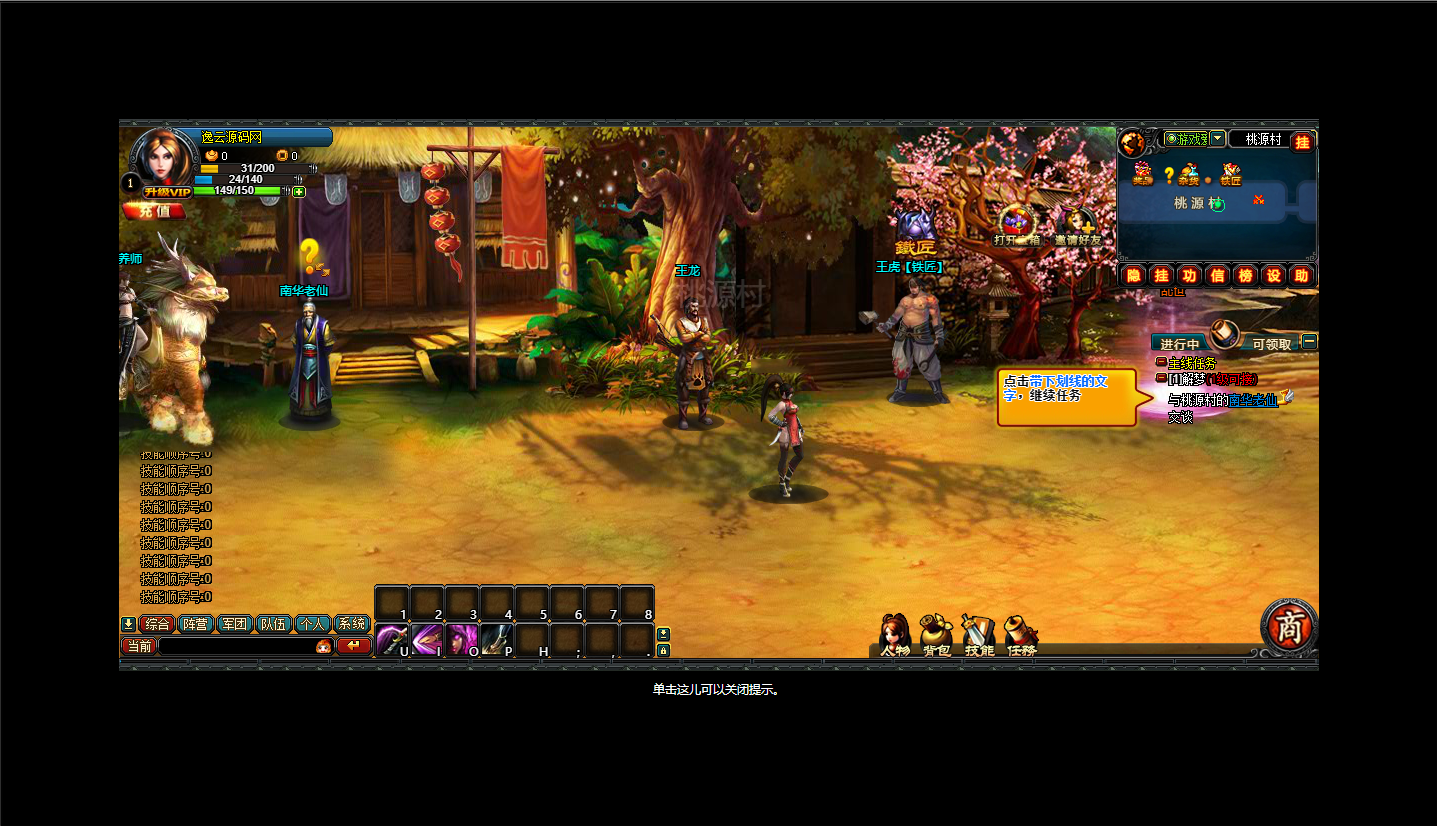Switch to the 军团 chat tab
This screenshot has height=826, width=1437.
click(x=234, y=624)
